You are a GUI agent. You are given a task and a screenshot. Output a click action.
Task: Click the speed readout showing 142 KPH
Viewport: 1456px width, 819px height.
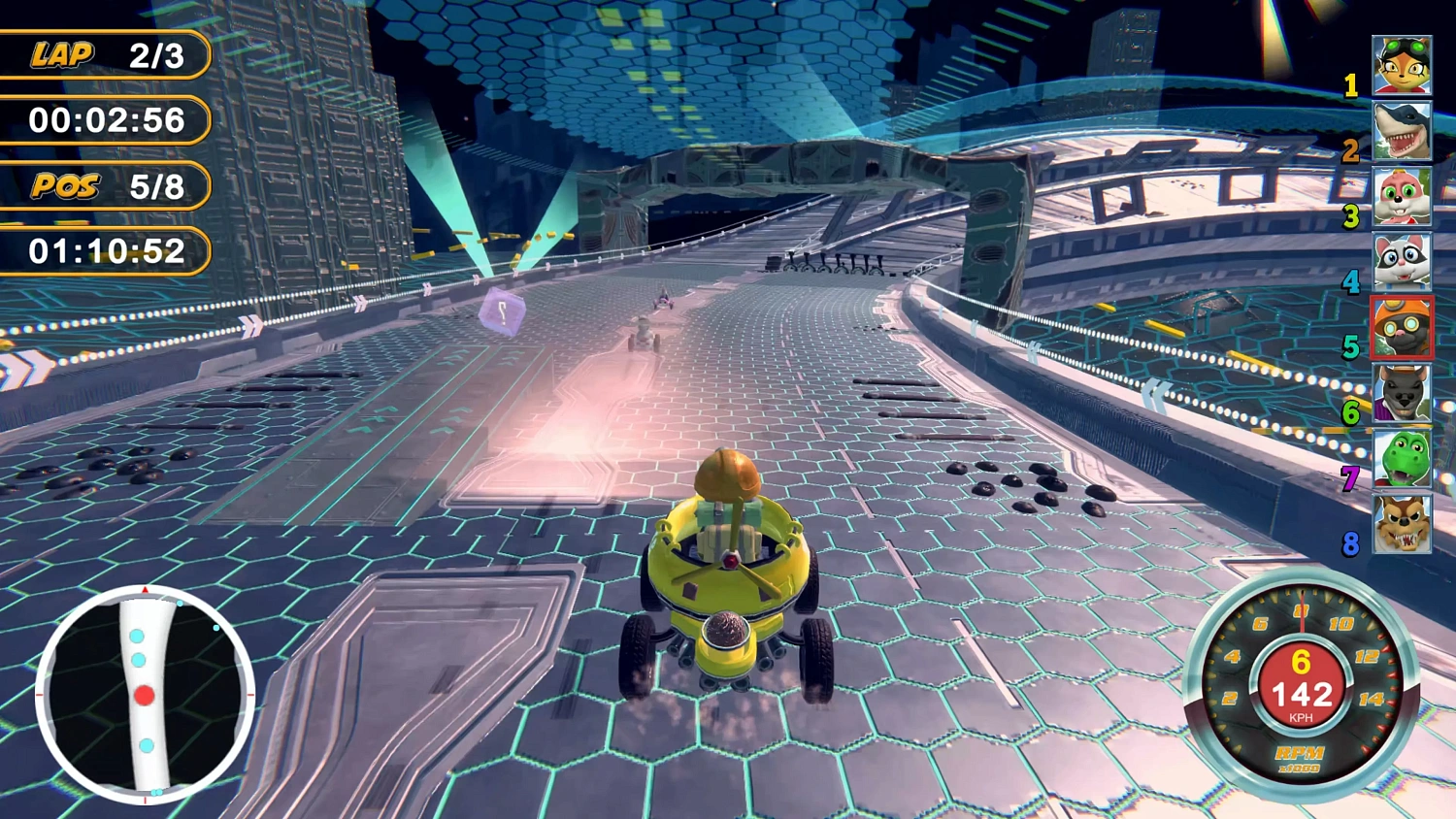pos(1303,693)
